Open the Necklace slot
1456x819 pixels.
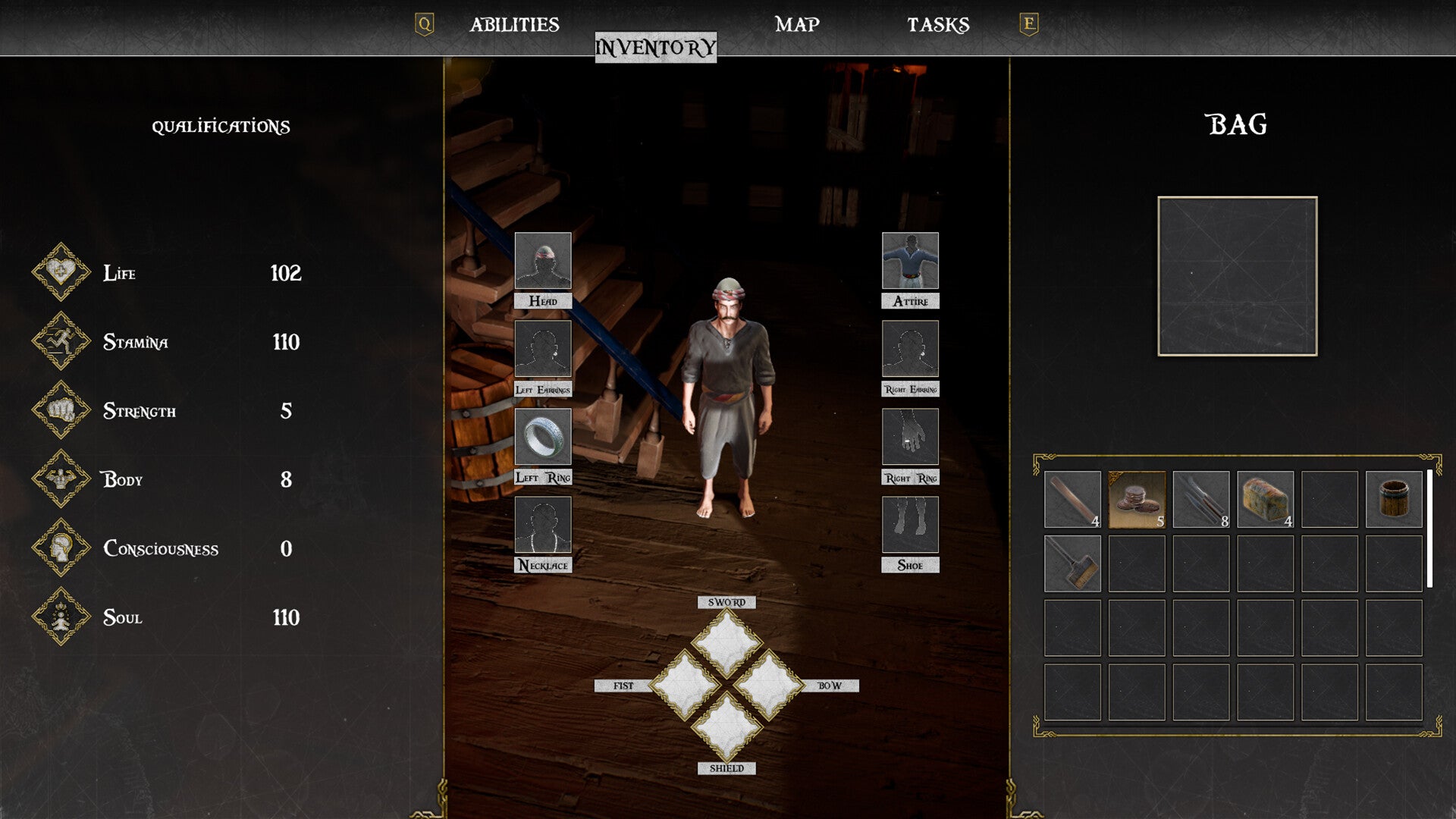point(543,525)
